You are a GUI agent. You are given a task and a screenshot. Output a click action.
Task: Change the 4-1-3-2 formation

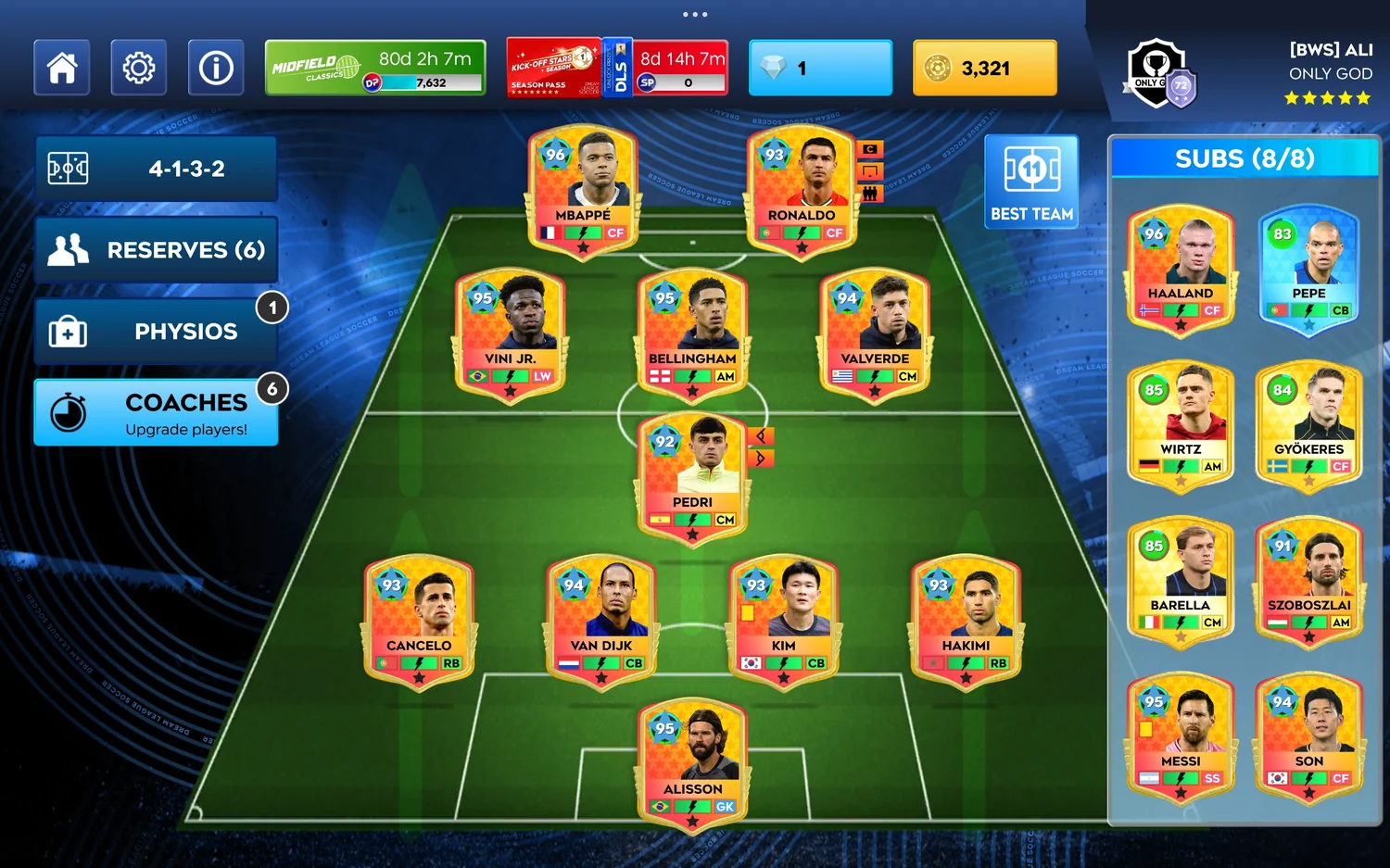point(157,169)
